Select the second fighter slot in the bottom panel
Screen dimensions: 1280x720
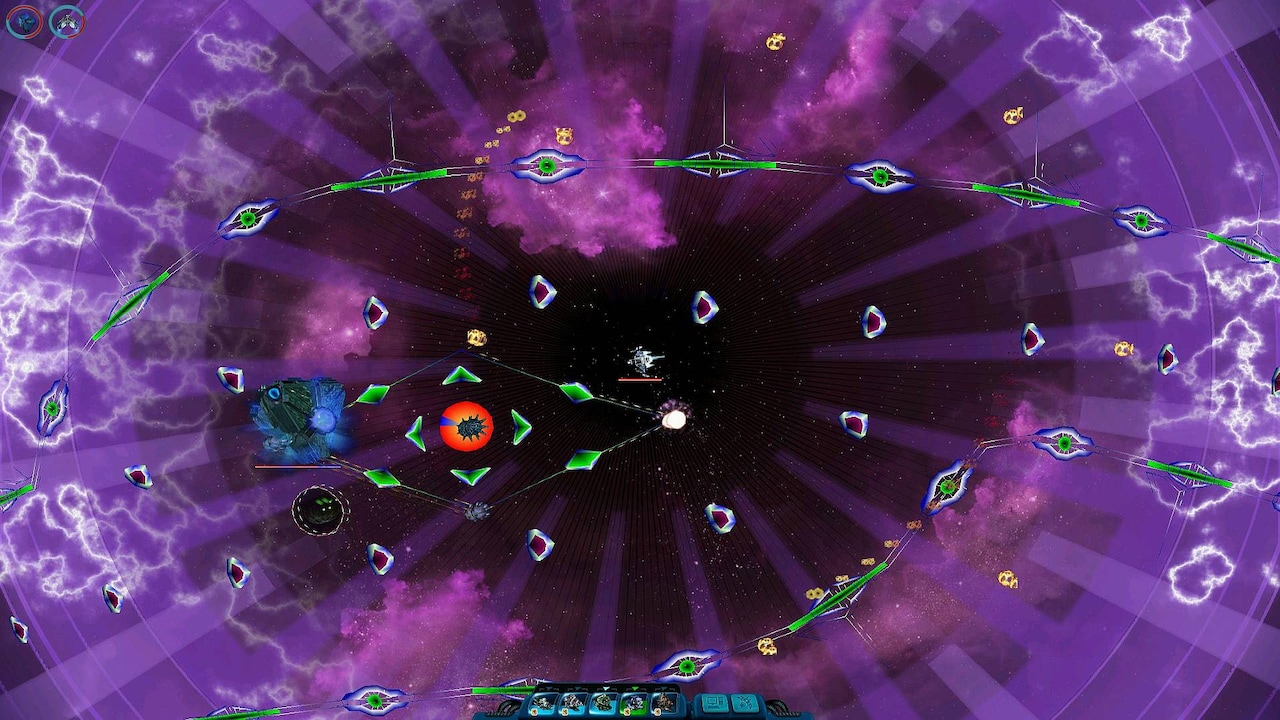572,703
